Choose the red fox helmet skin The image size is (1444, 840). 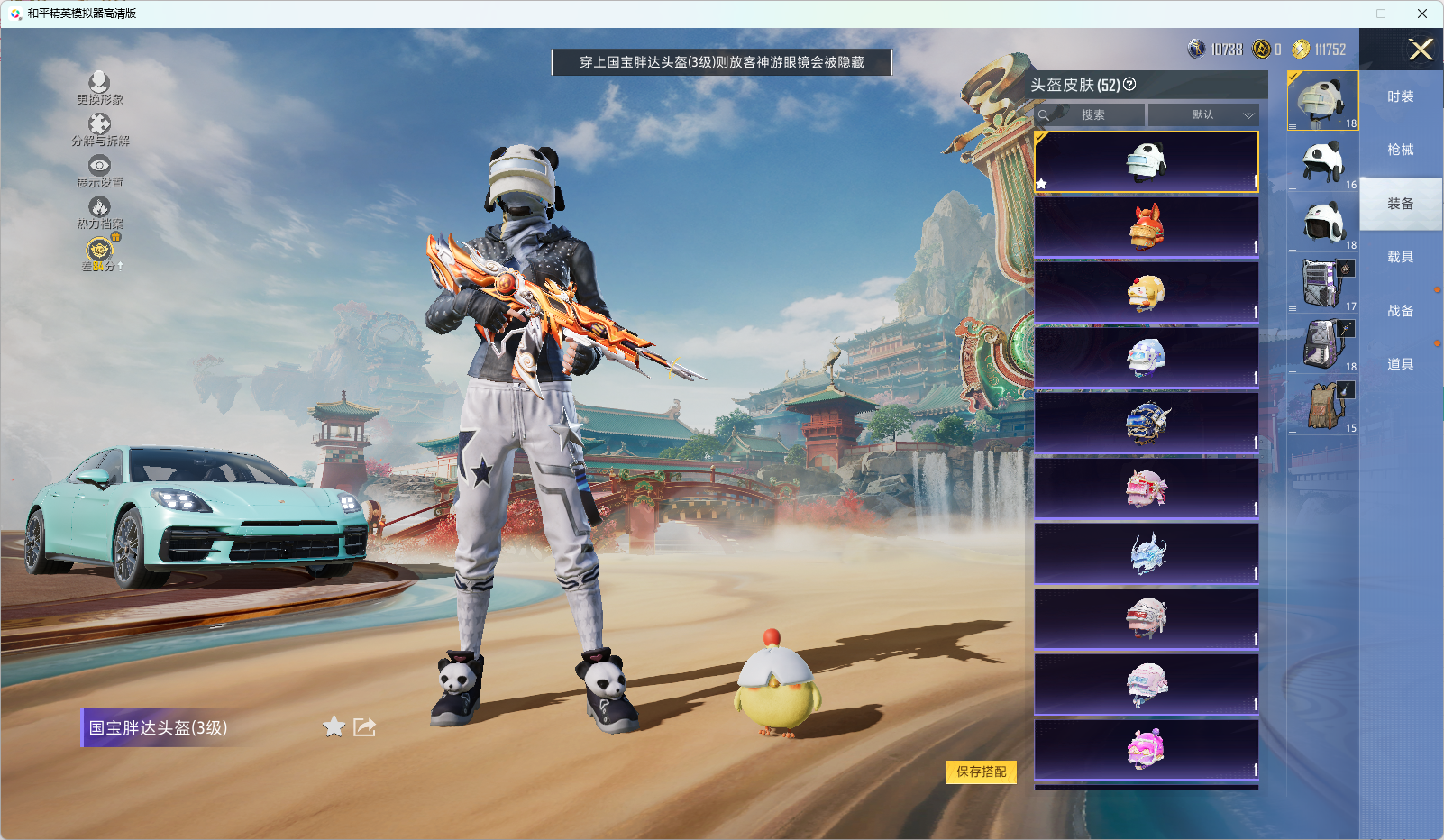coord(1146,227)
